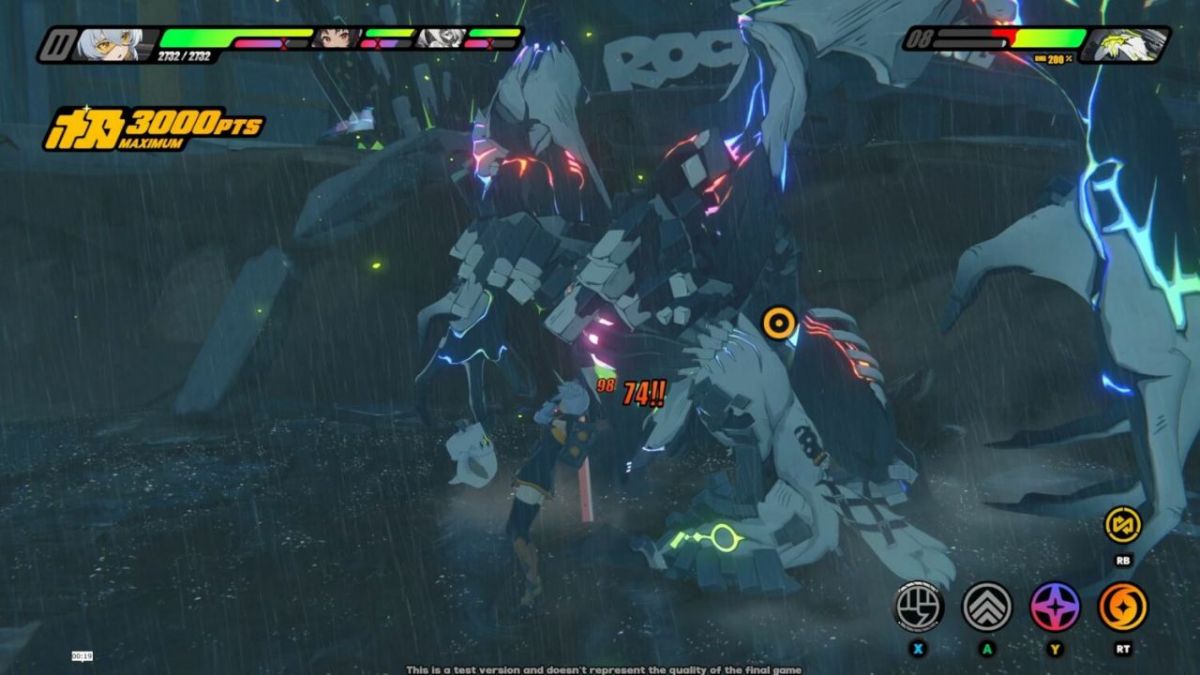The image size is (1200, 675).
Task: Unleash the orange swirl ultimate skill
Action: pyautogui.click(x=1123, y=606)
